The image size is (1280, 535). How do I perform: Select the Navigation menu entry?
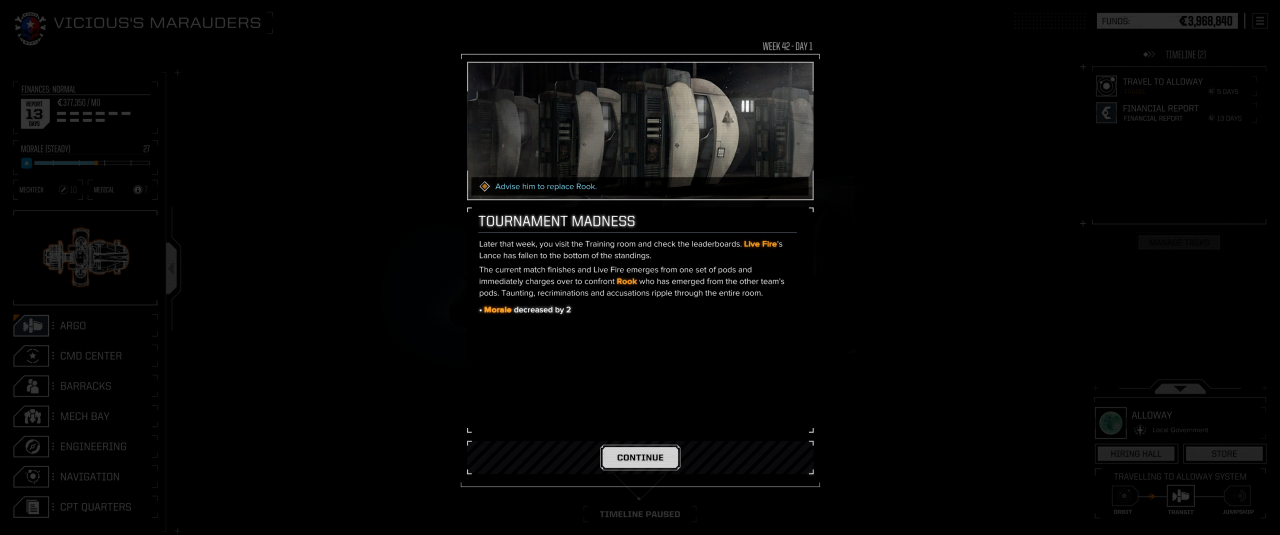coord(89,477)
